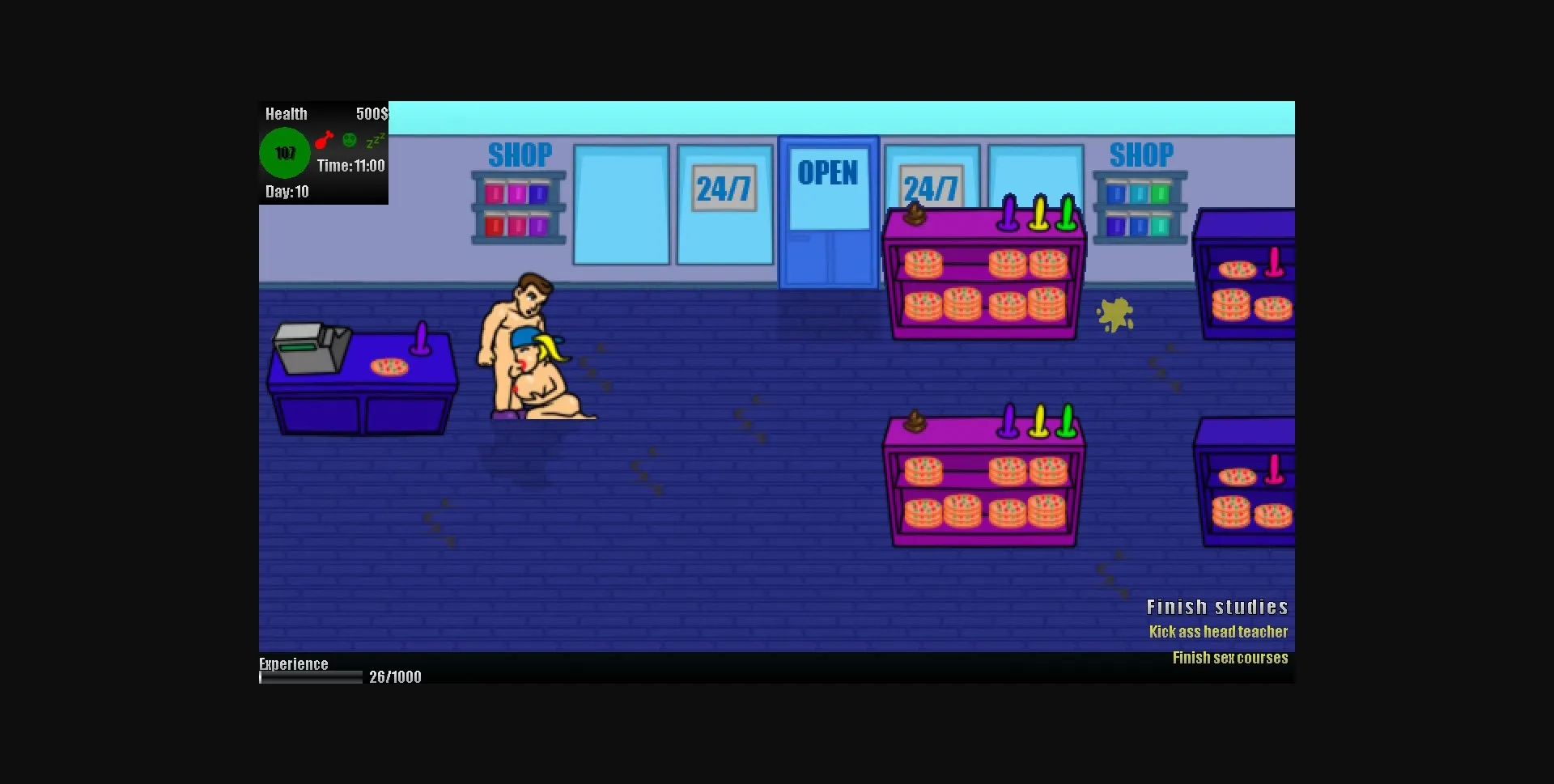Click the right 24/7 window sign
1554x784 pixels.
(931, 187)
